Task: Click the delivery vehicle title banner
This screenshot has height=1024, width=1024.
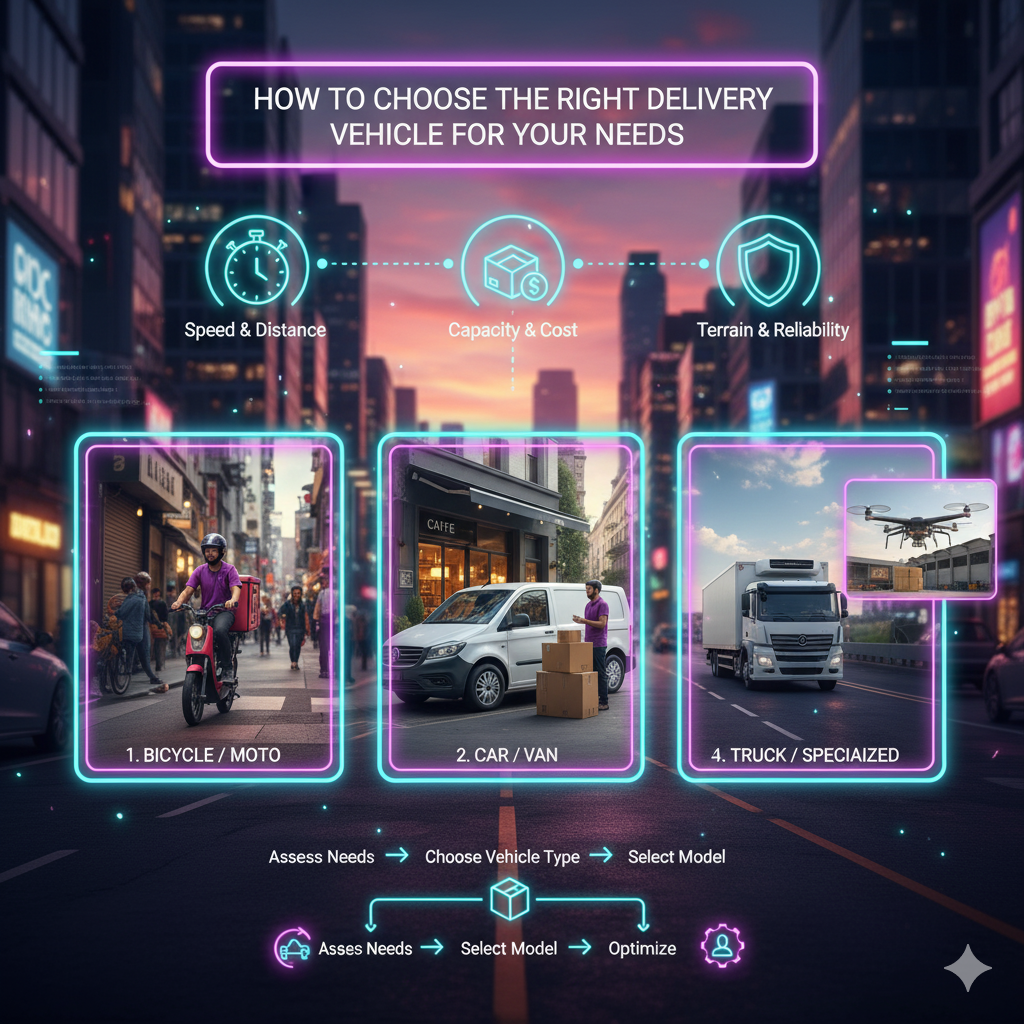Action: coord(512,115)
